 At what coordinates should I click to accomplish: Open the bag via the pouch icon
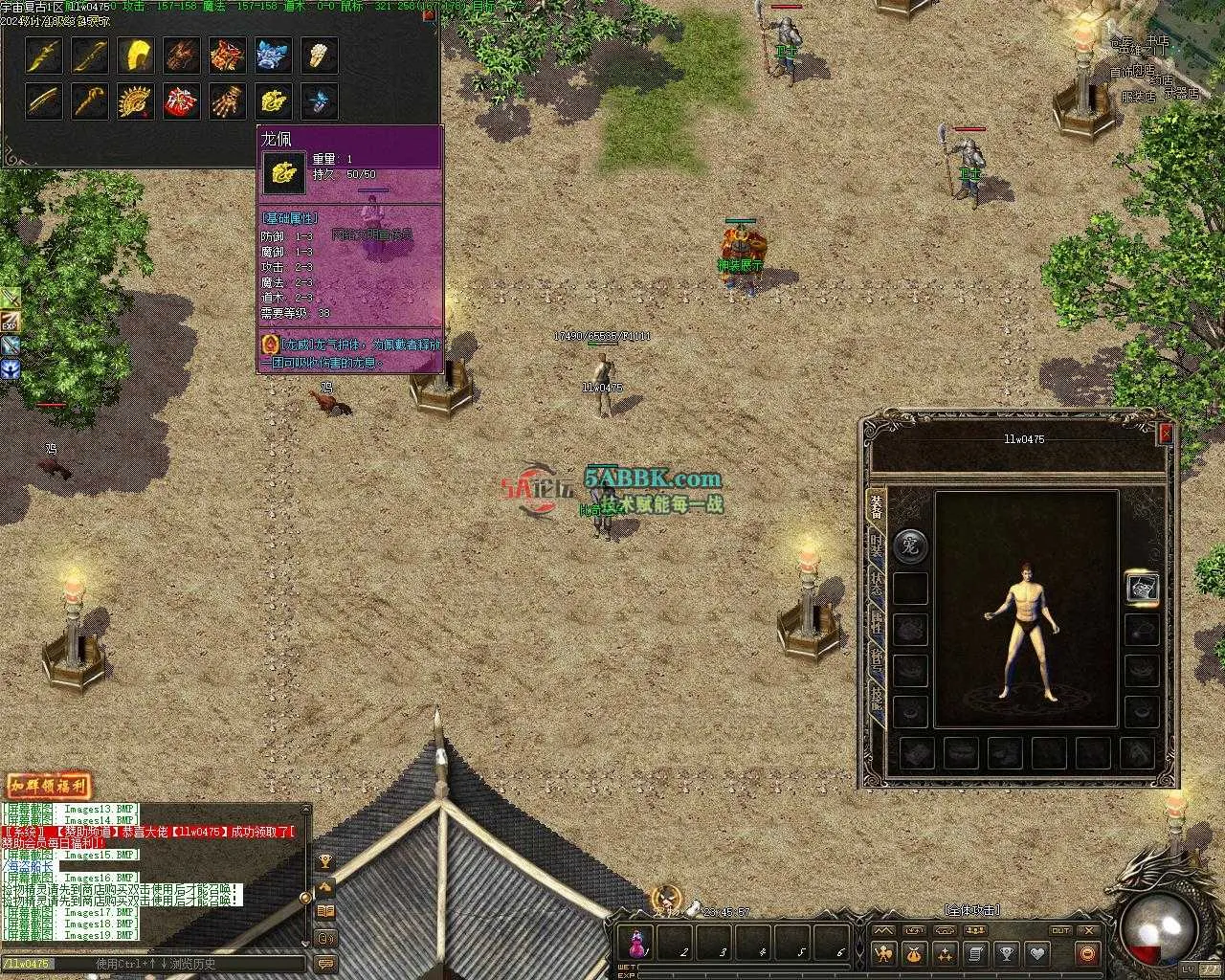(914, 953)
